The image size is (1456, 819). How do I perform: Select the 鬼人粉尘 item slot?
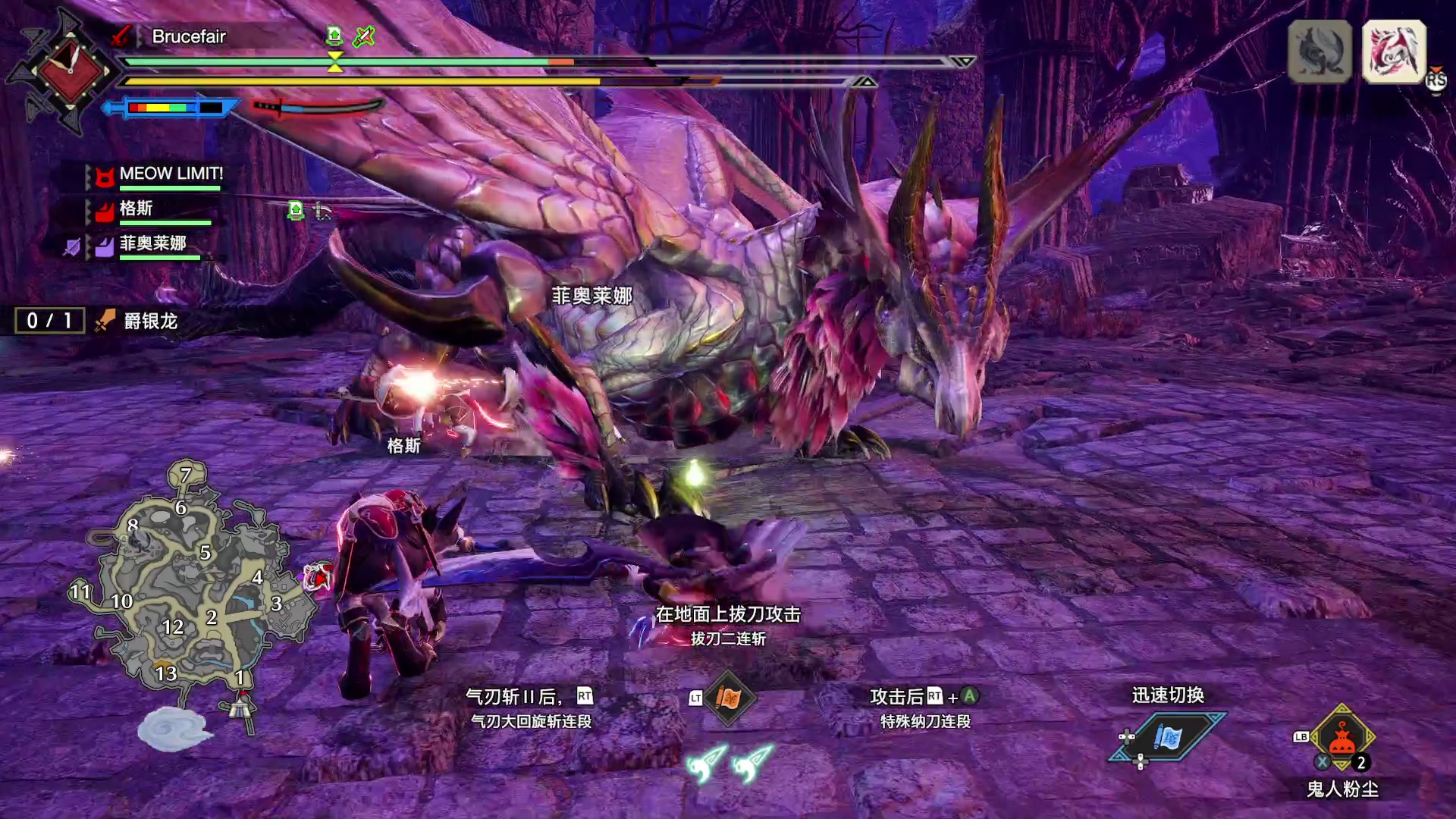1341,739
